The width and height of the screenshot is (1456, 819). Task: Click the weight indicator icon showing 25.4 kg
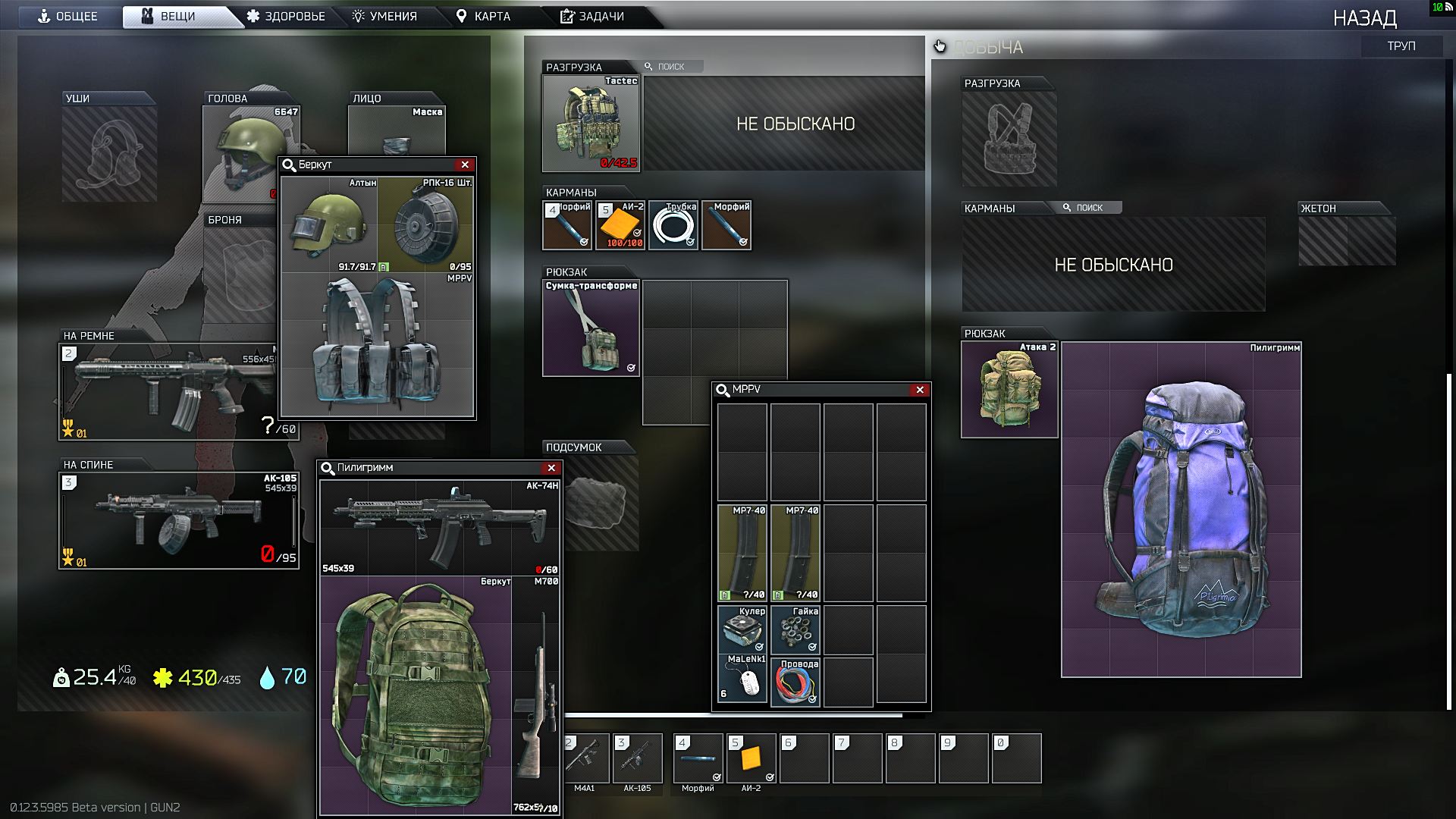62,677
